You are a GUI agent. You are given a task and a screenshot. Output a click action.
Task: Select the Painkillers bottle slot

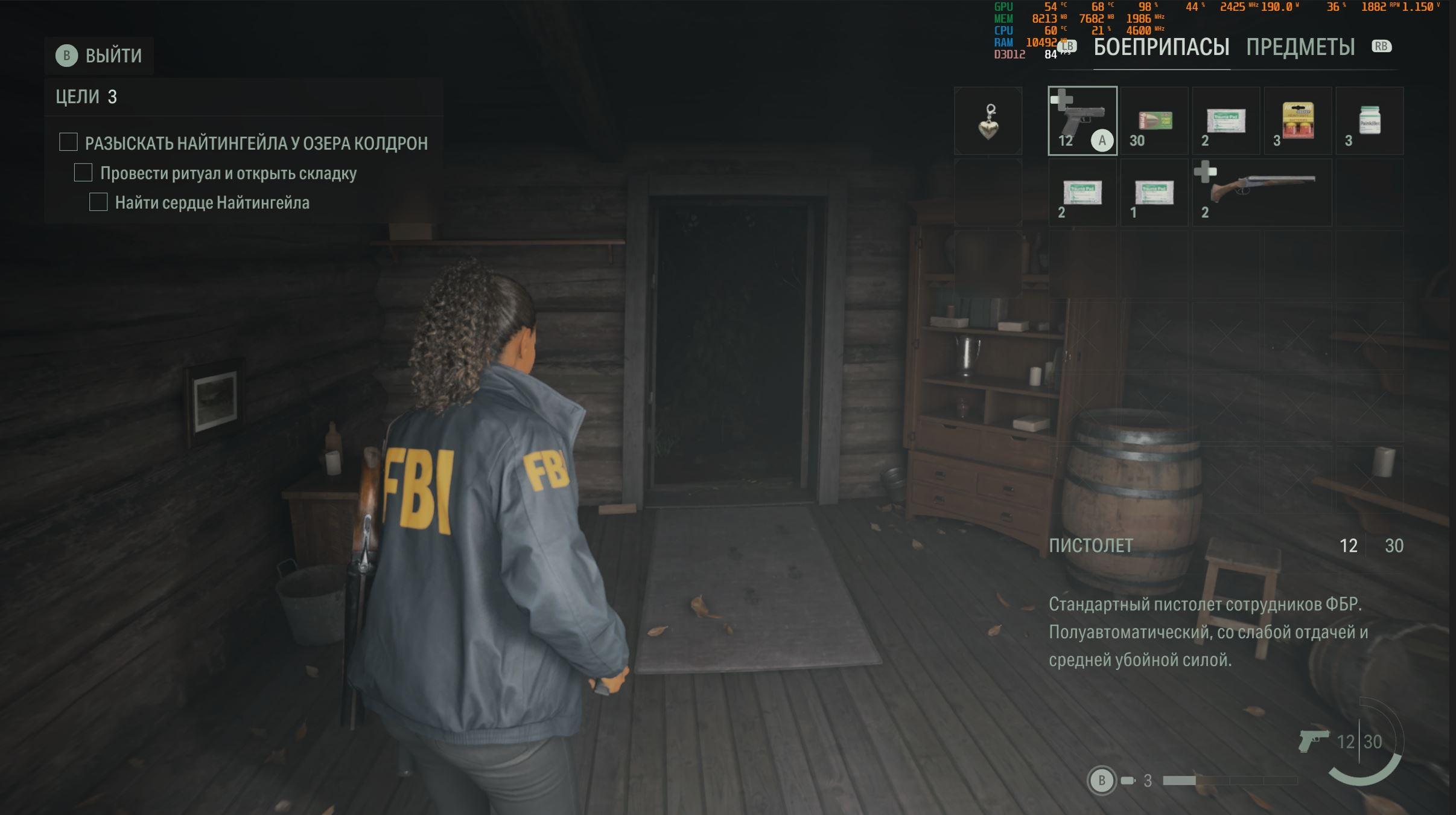(x=1369, y=121)
